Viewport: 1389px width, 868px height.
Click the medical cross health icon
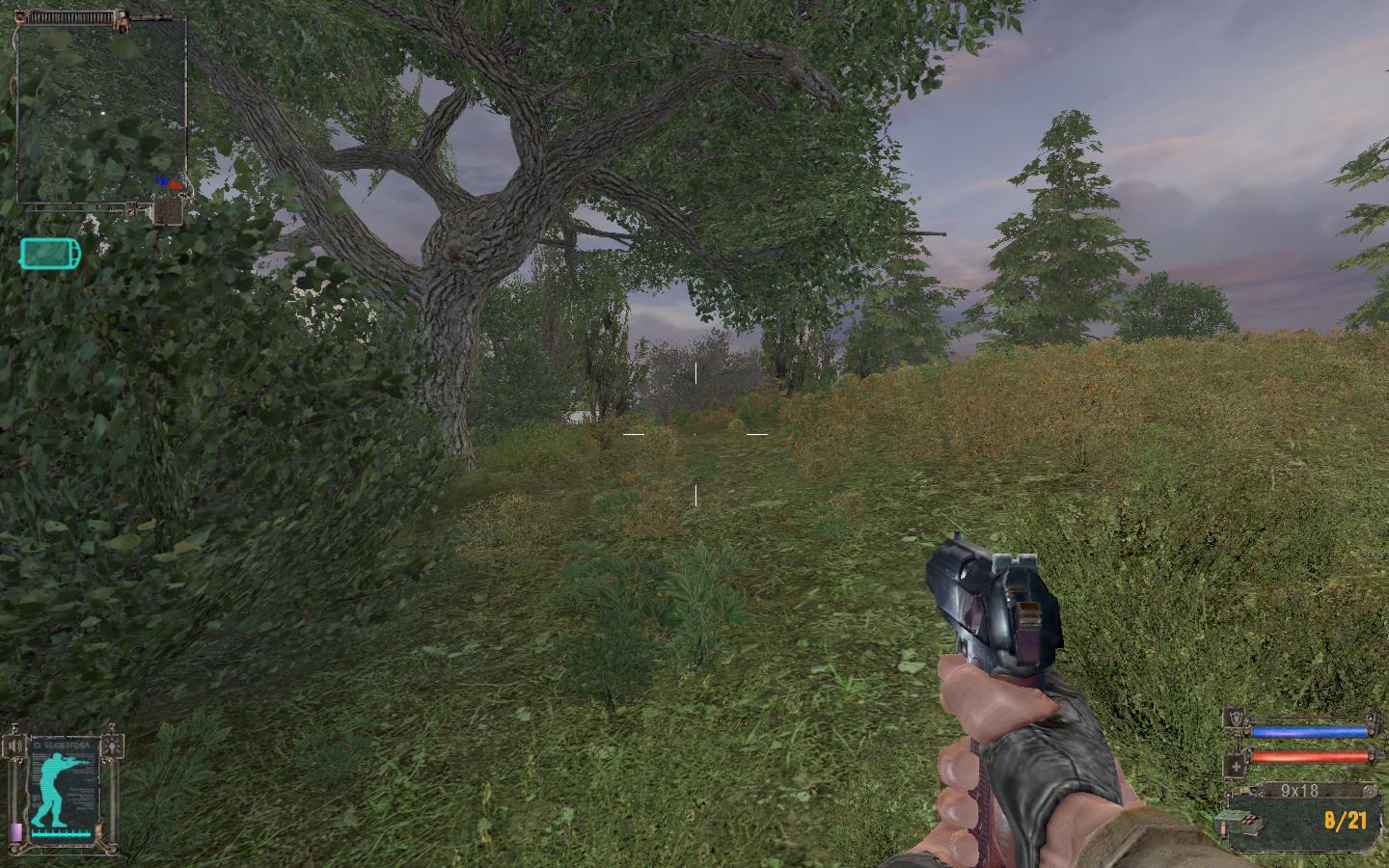pyautogui.click(x=1234, y=767)
